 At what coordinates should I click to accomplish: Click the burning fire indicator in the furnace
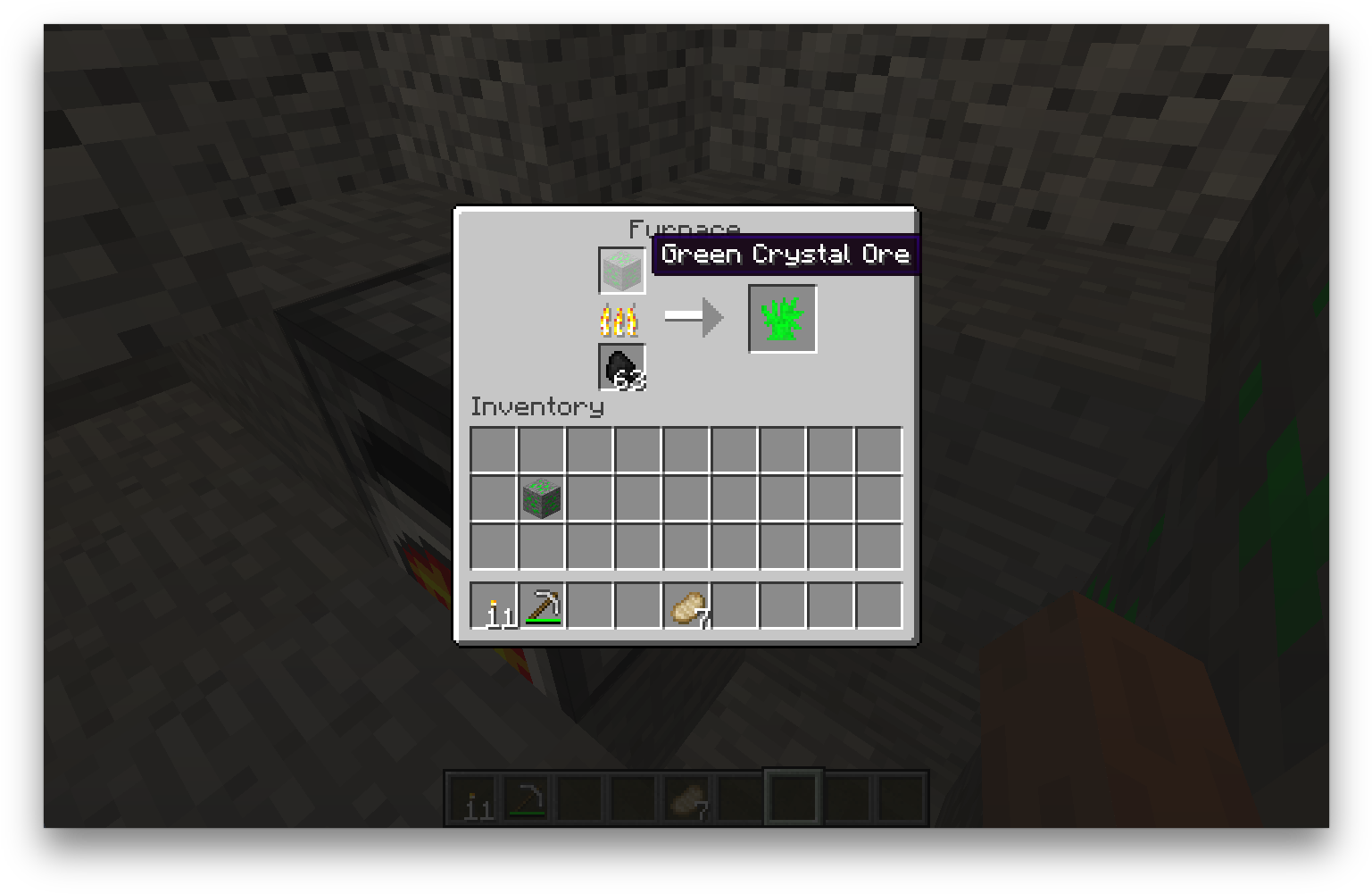[620, 319]
